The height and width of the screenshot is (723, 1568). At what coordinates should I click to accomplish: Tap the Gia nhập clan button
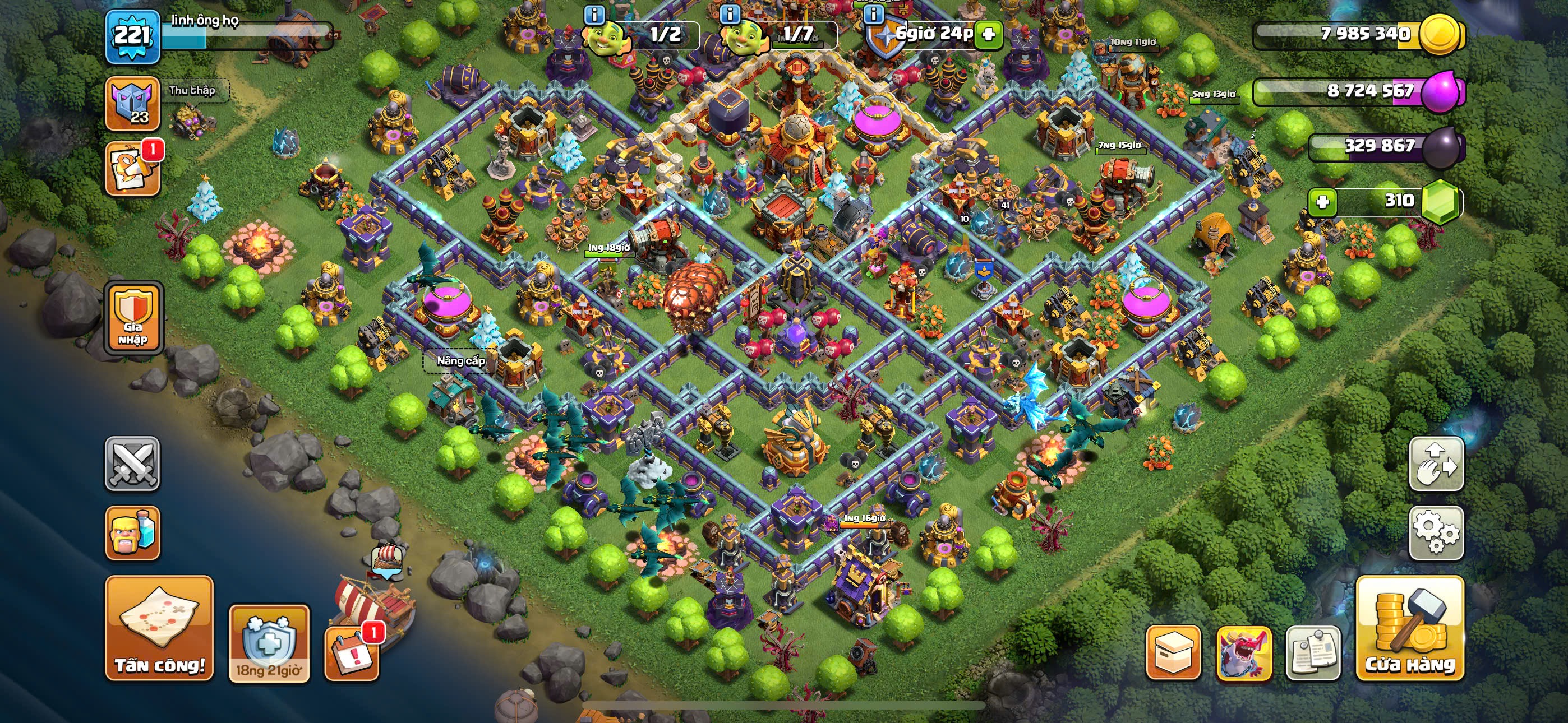click(133, 318)
